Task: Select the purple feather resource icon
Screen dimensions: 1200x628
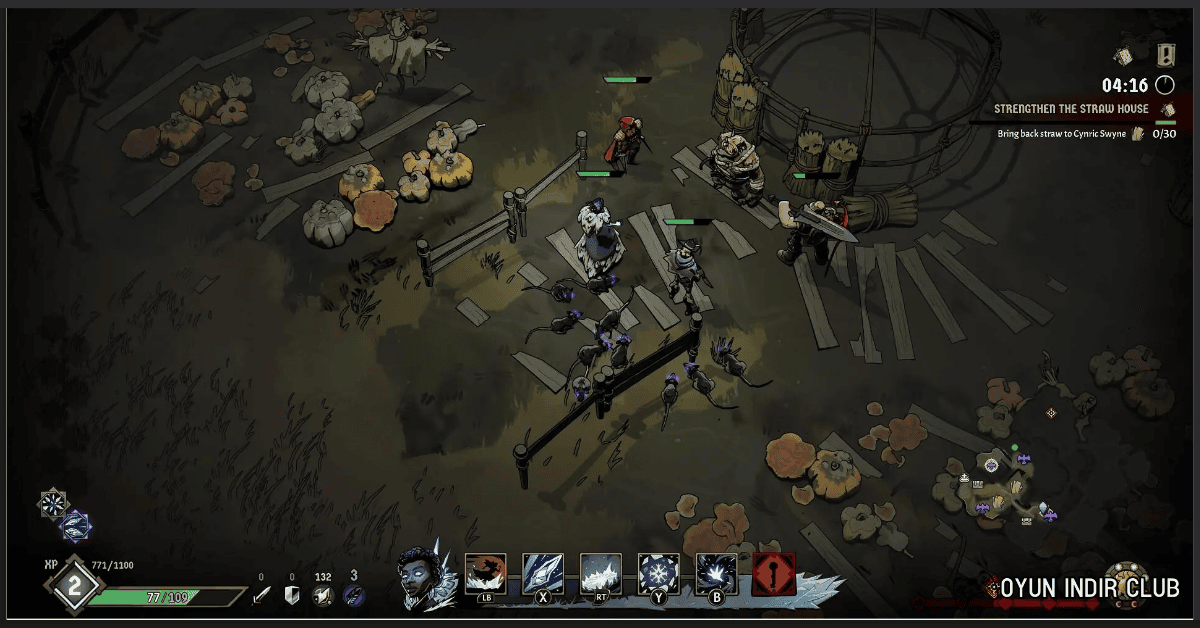Action: pos(353,595)
